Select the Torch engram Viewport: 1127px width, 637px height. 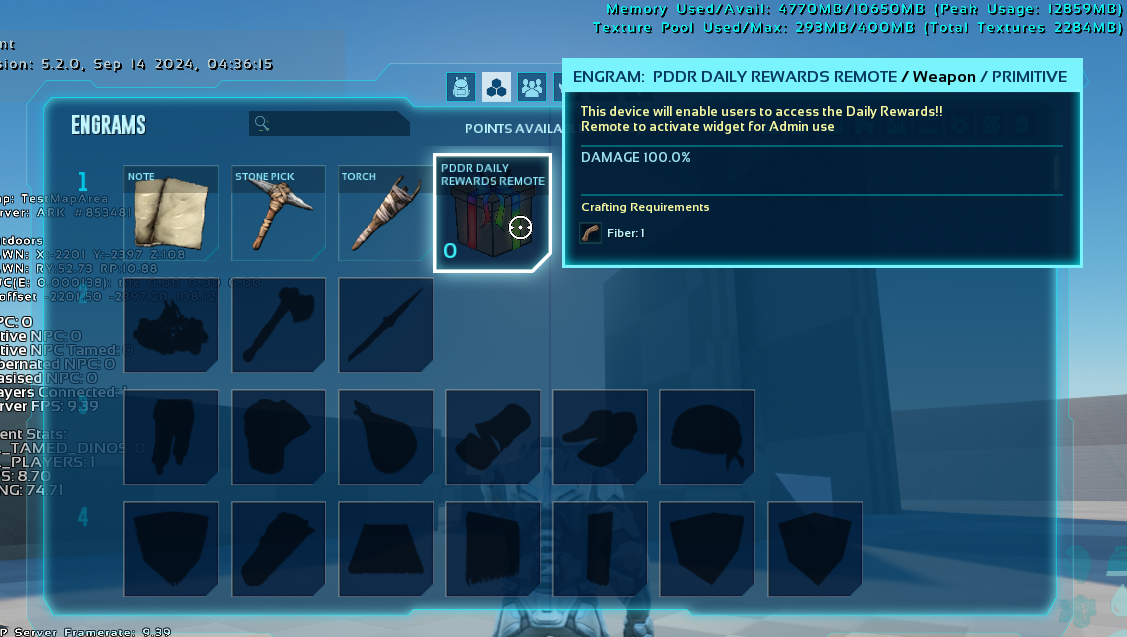click(x=385, y=213)
